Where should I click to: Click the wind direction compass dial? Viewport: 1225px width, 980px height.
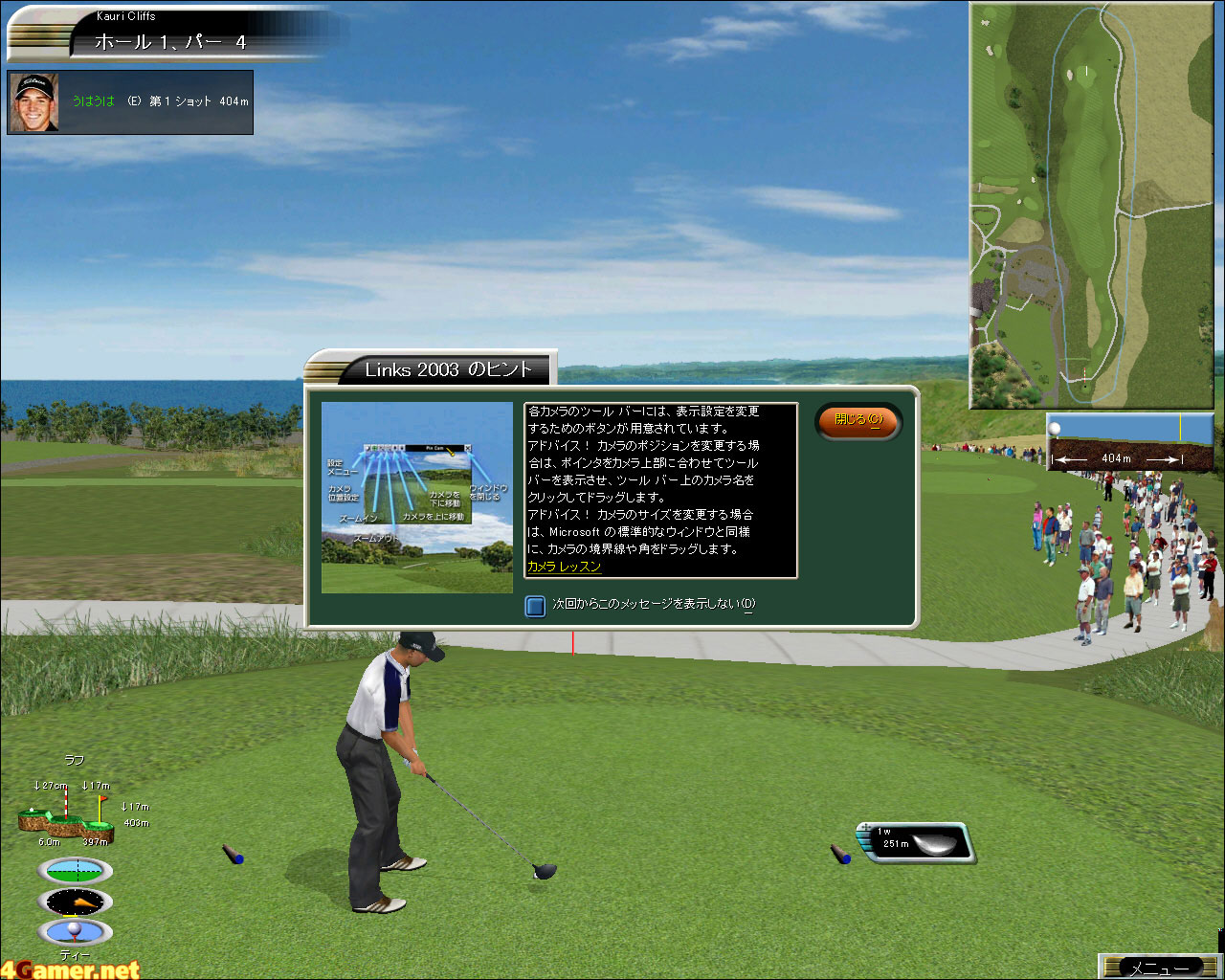(75, 902)
